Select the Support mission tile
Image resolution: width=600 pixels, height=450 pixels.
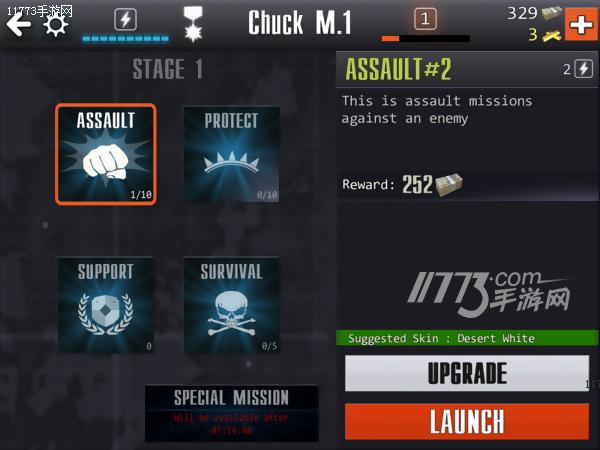[x=106, y=305]
